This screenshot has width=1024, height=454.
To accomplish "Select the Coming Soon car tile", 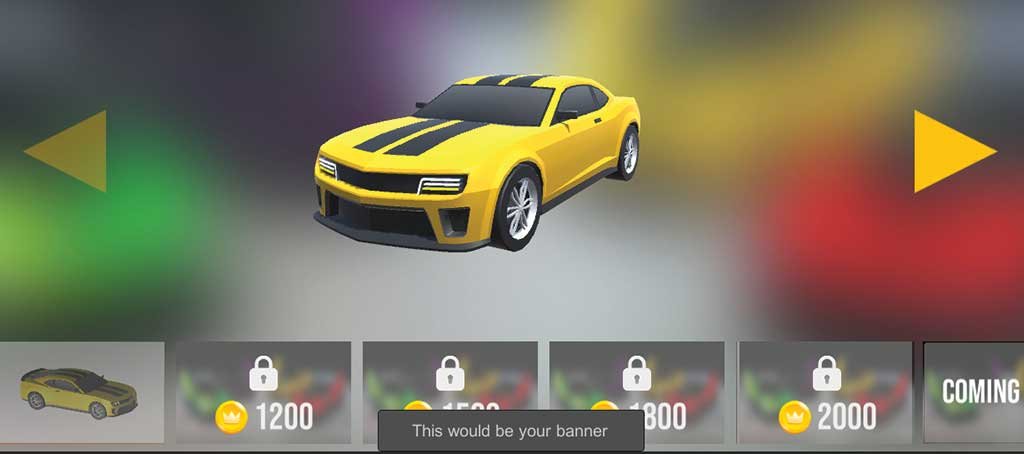I will [x=975, y=392].
